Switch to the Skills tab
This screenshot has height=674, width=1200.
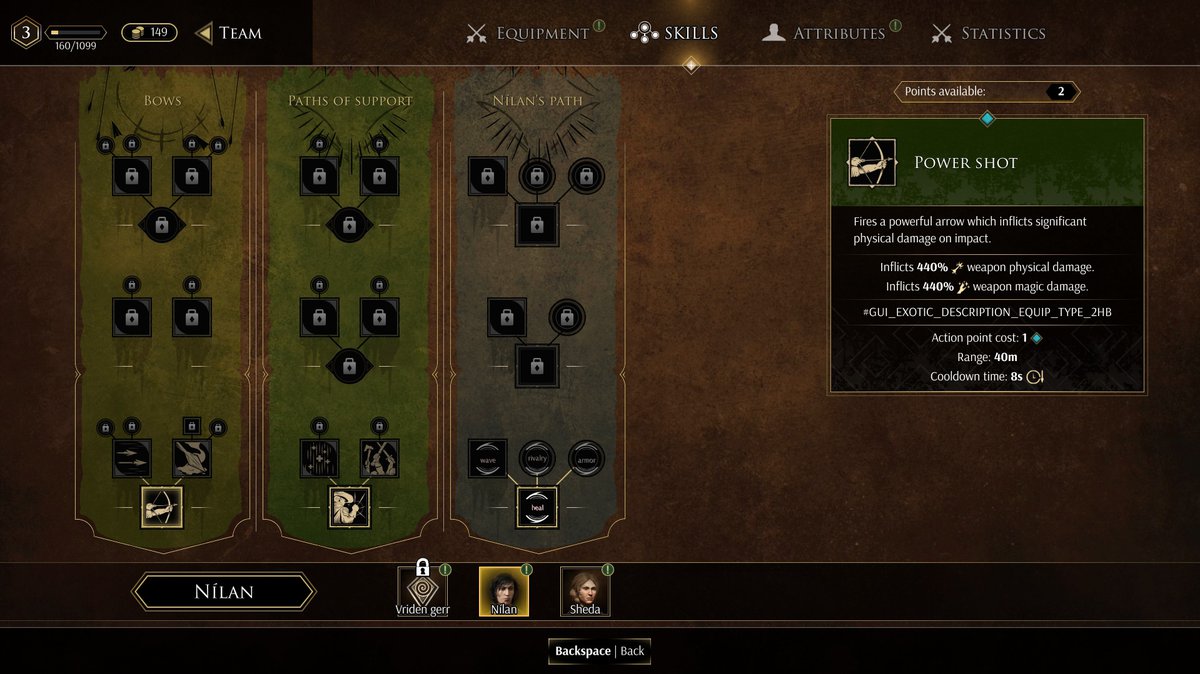coord(676,33)
